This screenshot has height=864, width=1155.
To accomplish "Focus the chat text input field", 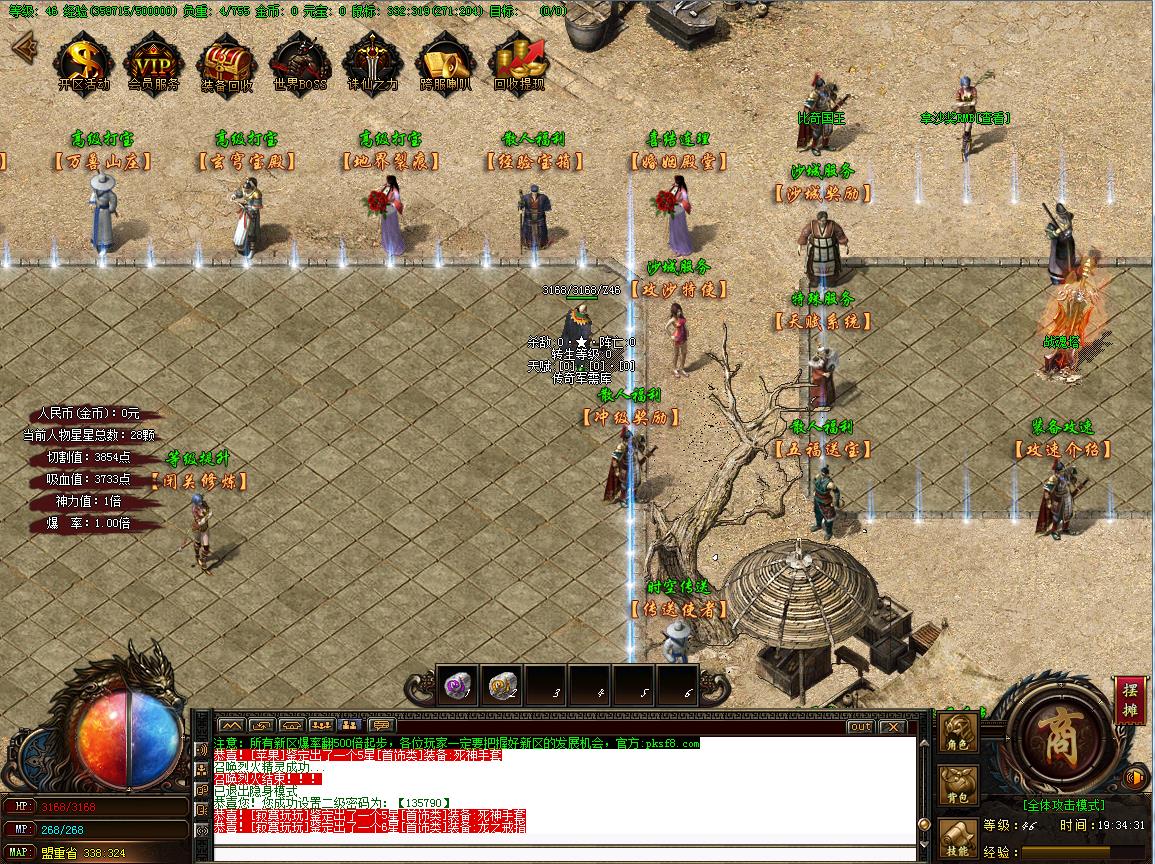I will coord(560,853).
